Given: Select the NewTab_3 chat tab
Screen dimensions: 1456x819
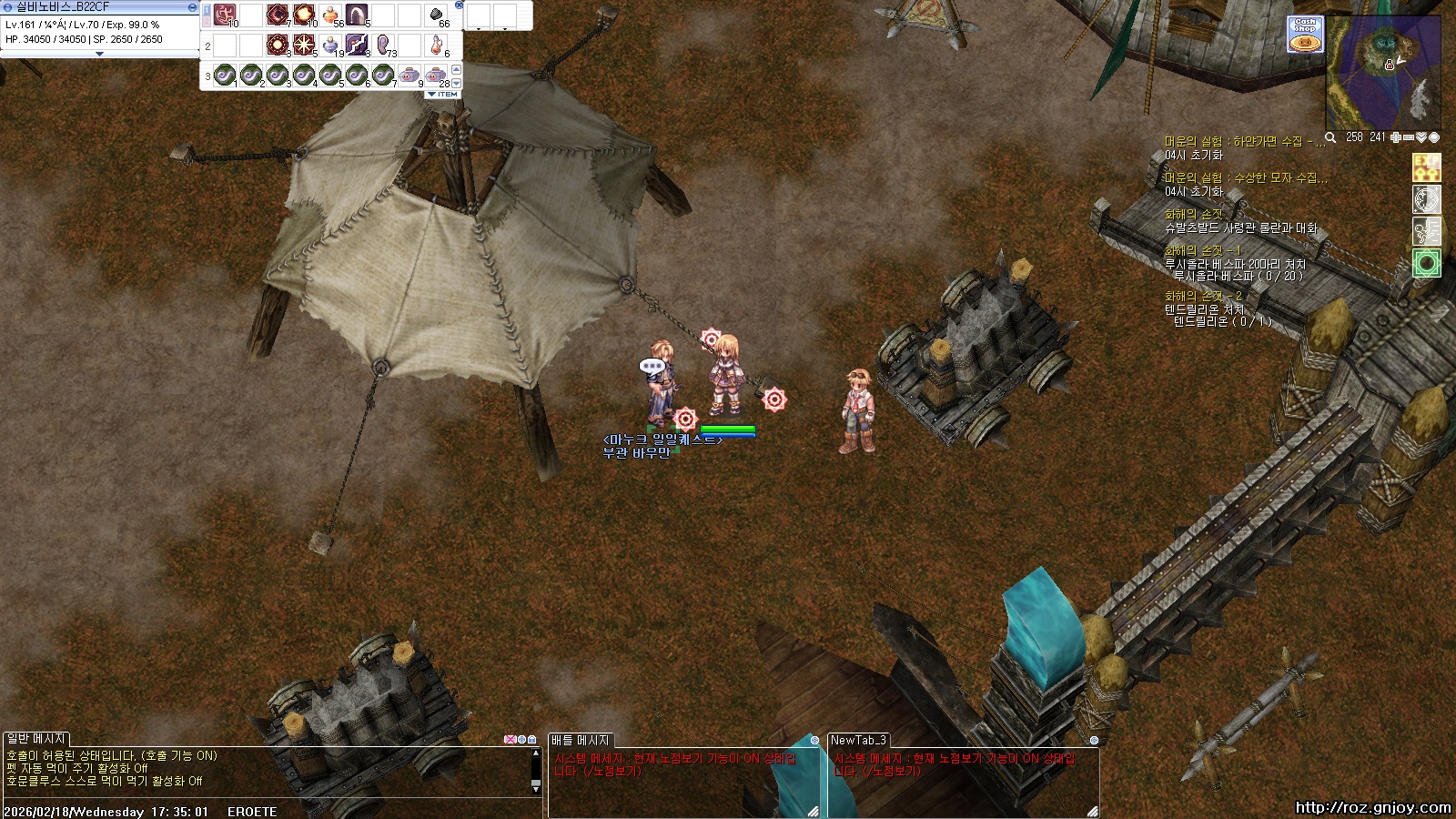Looking at the screenshot, I should [x=858, y=741].
